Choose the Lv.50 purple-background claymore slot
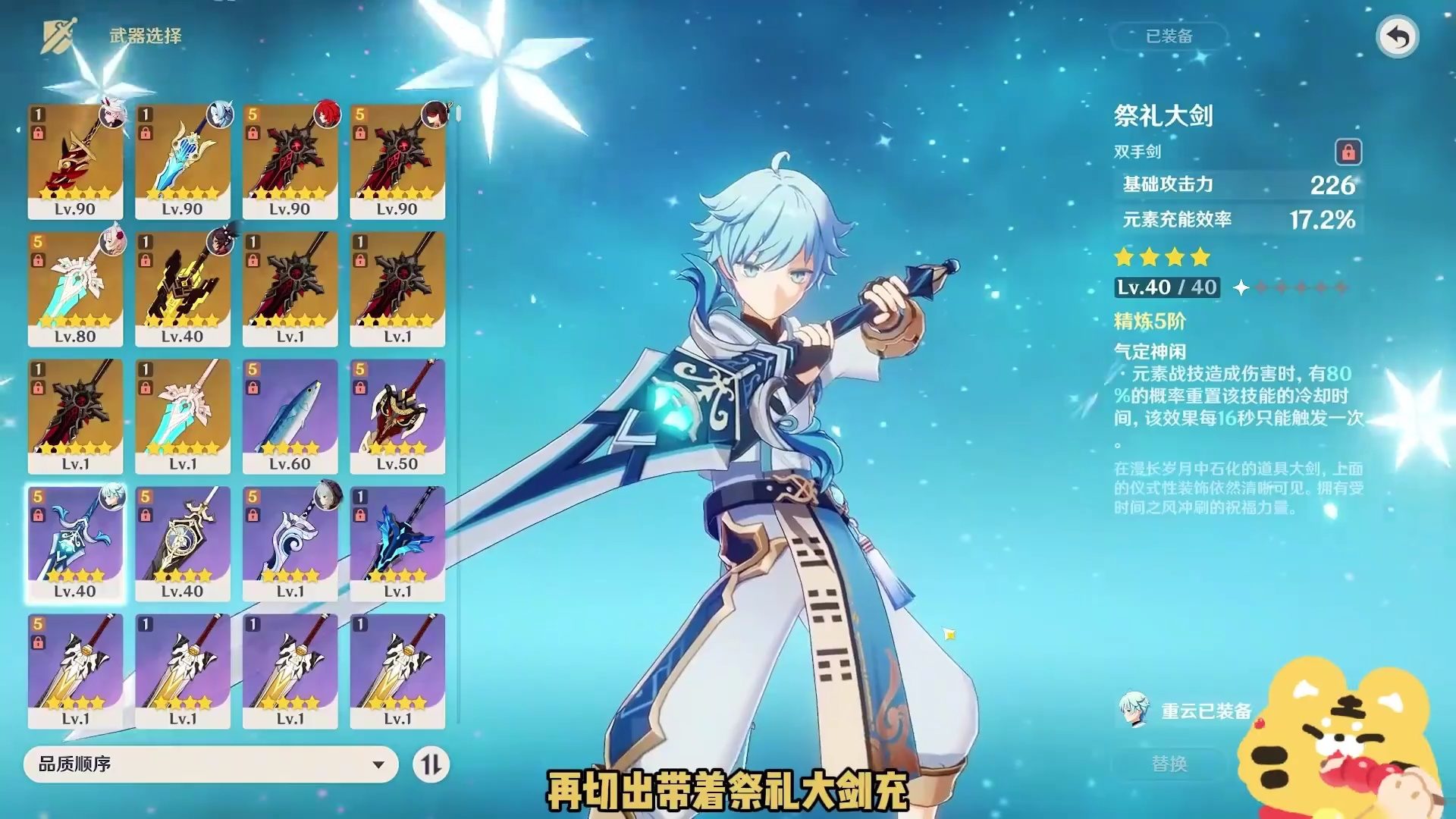Screen dimensions: 1456x819 [x=397, y=416]
